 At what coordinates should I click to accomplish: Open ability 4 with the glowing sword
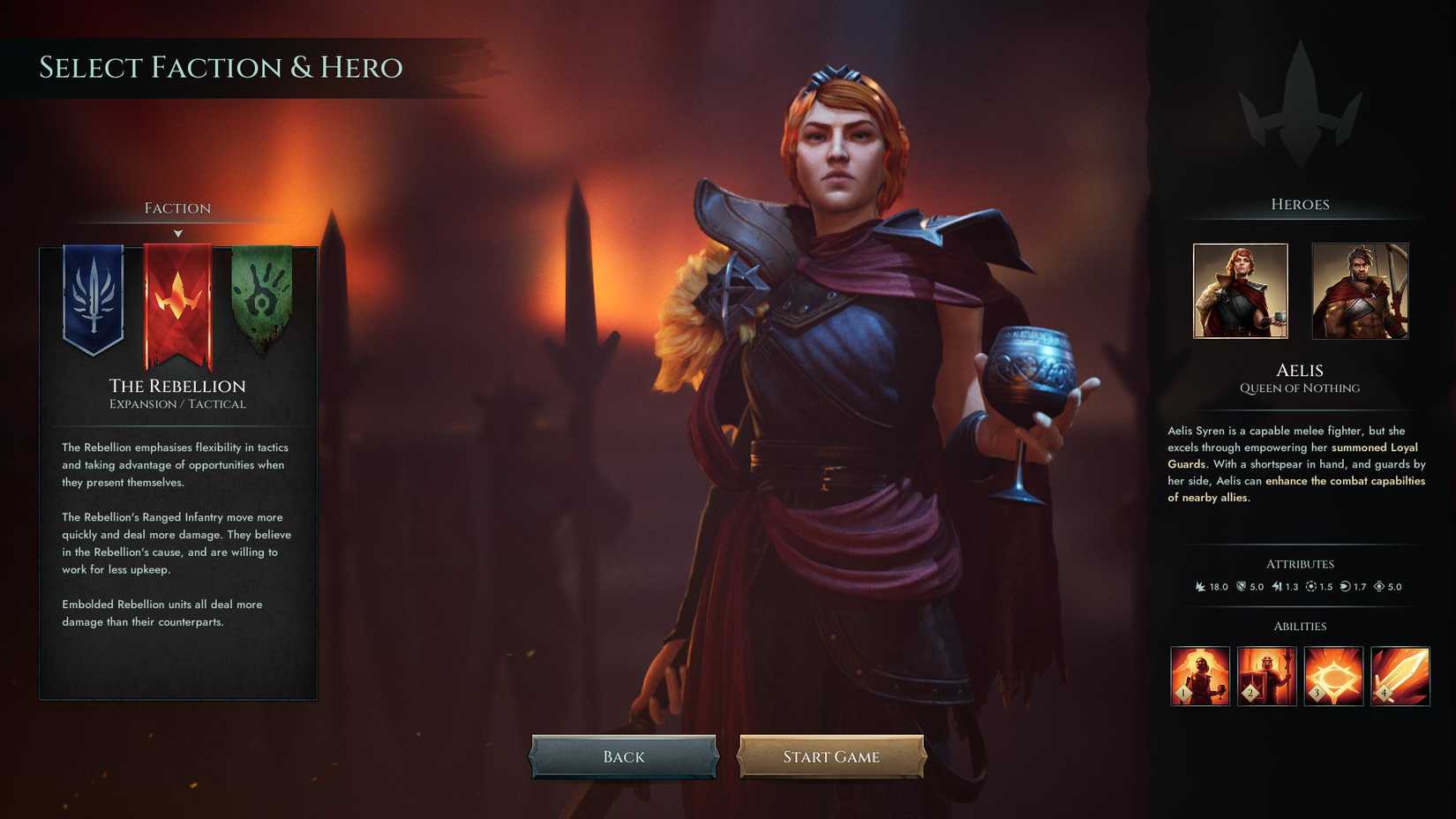[1400, 674]
